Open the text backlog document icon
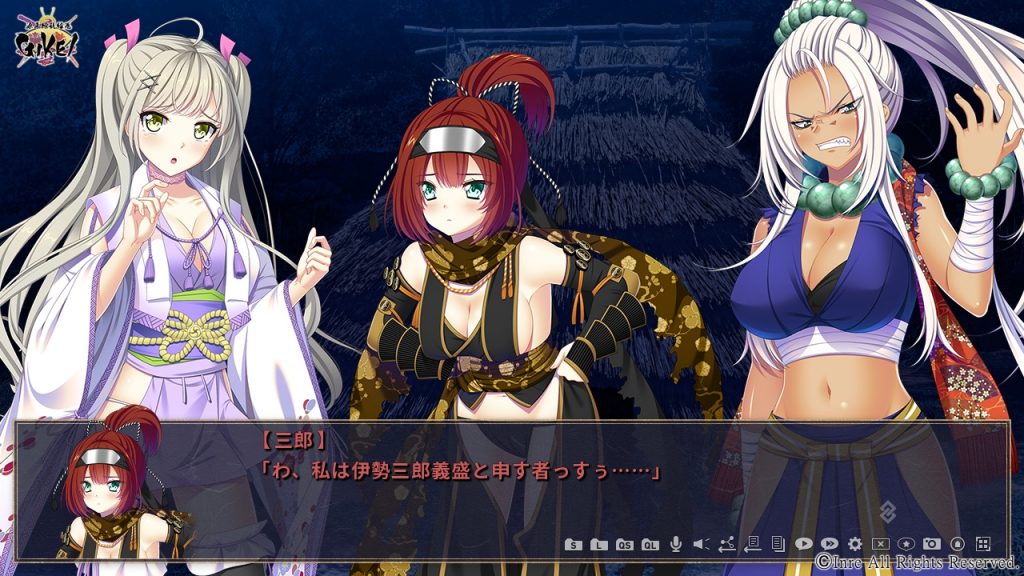Screen dimensions: 1024x576 tap(777, 544)
